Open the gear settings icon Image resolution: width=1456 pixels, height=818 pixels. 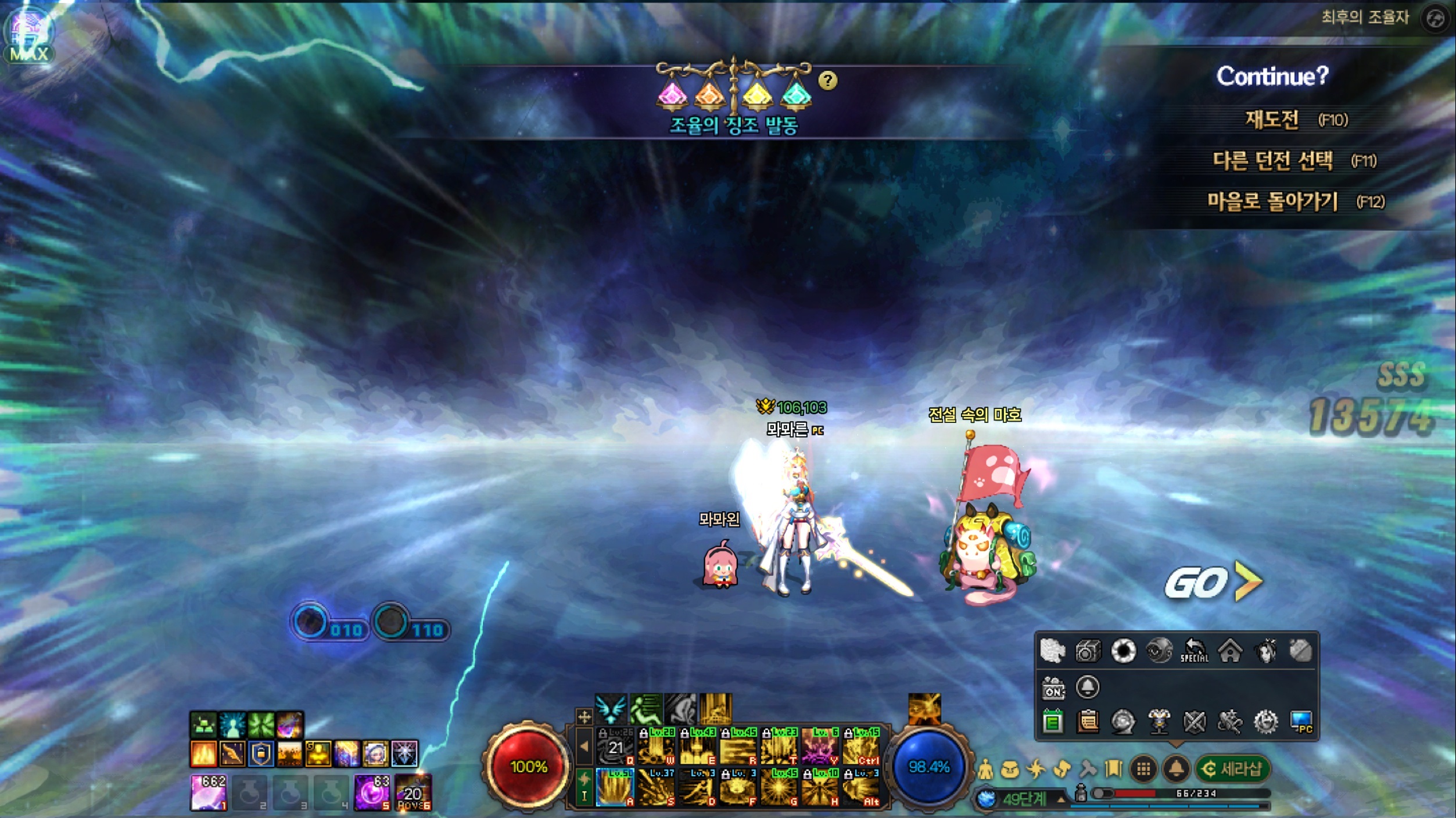[1265, 722]
